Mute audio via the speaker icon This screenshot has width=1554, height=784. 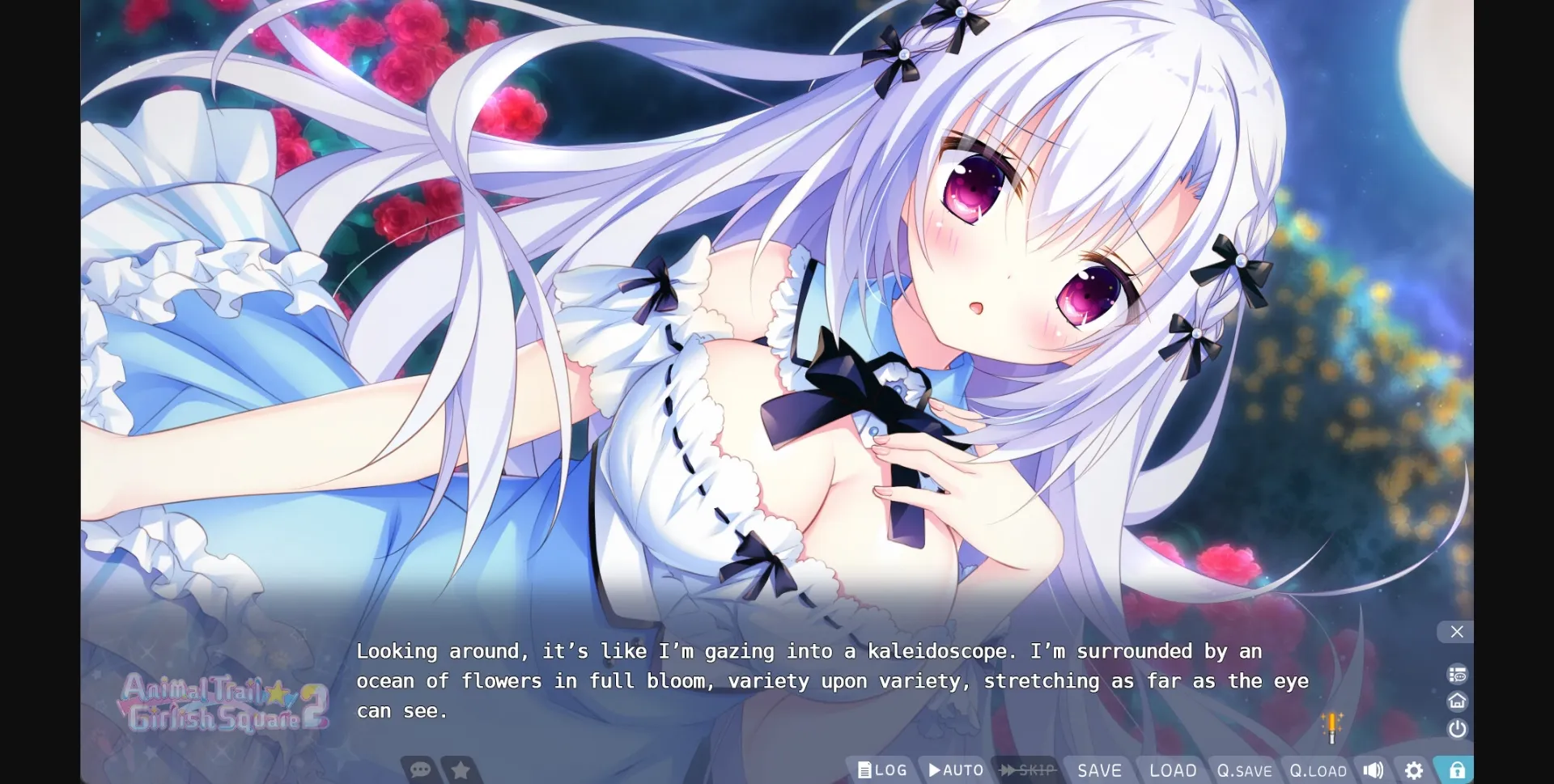(1374, 769)
